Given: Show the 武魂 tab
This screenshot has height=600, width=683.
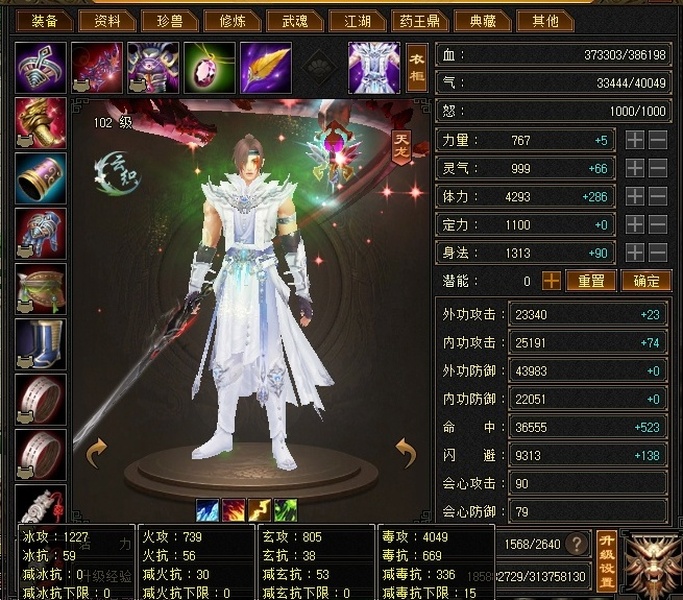Looking at the screenshot, I should [x=295, y=20].
